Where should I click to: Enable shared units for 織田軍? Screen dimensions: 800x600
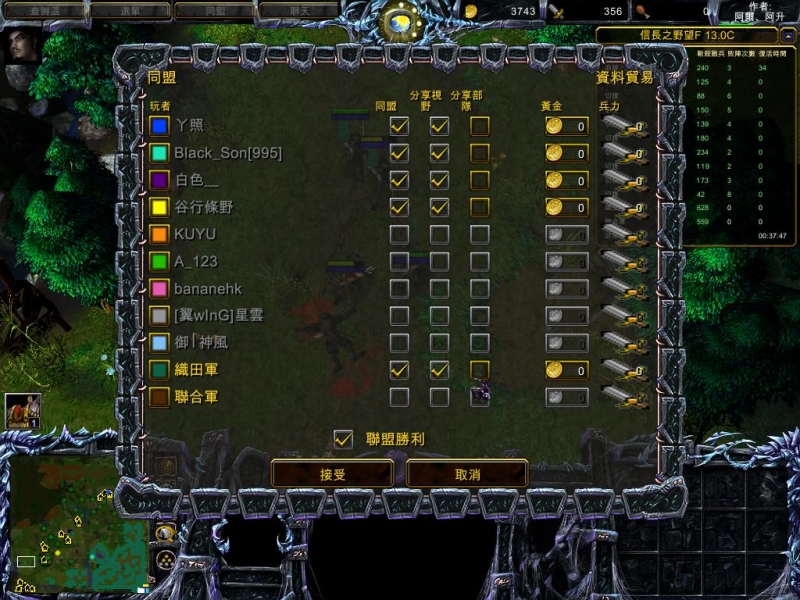480,370
